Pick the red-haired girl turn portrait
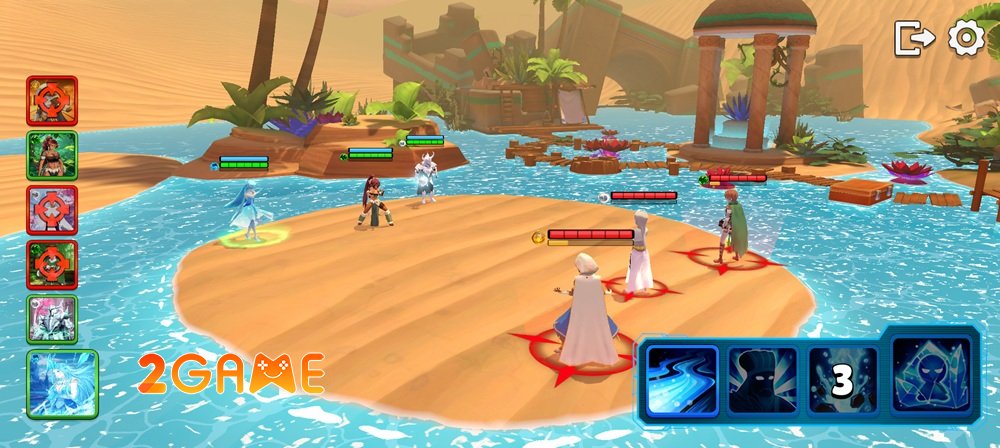1000x448 pixels. [x=52, y=155]
